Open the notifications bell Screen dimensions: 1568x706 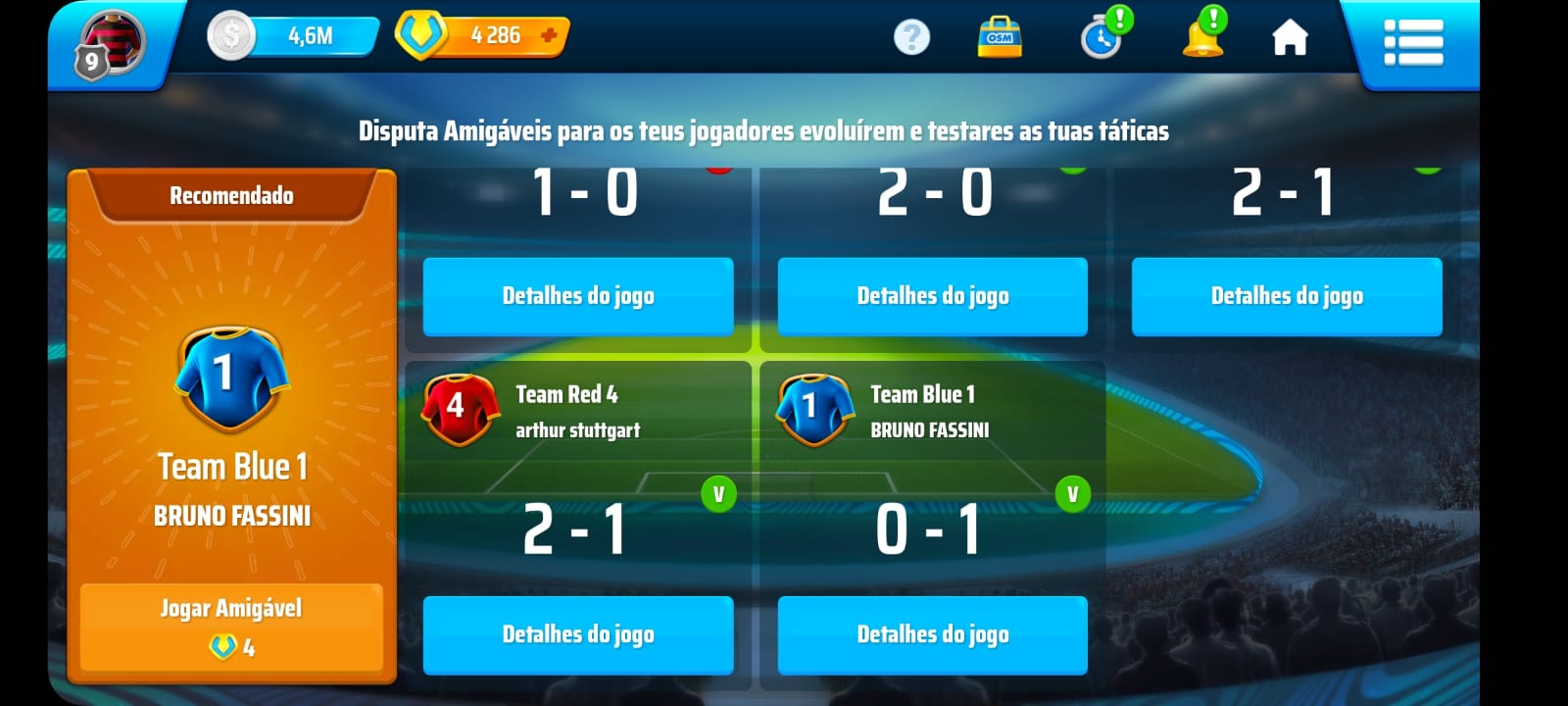[x=1203, y=37]
